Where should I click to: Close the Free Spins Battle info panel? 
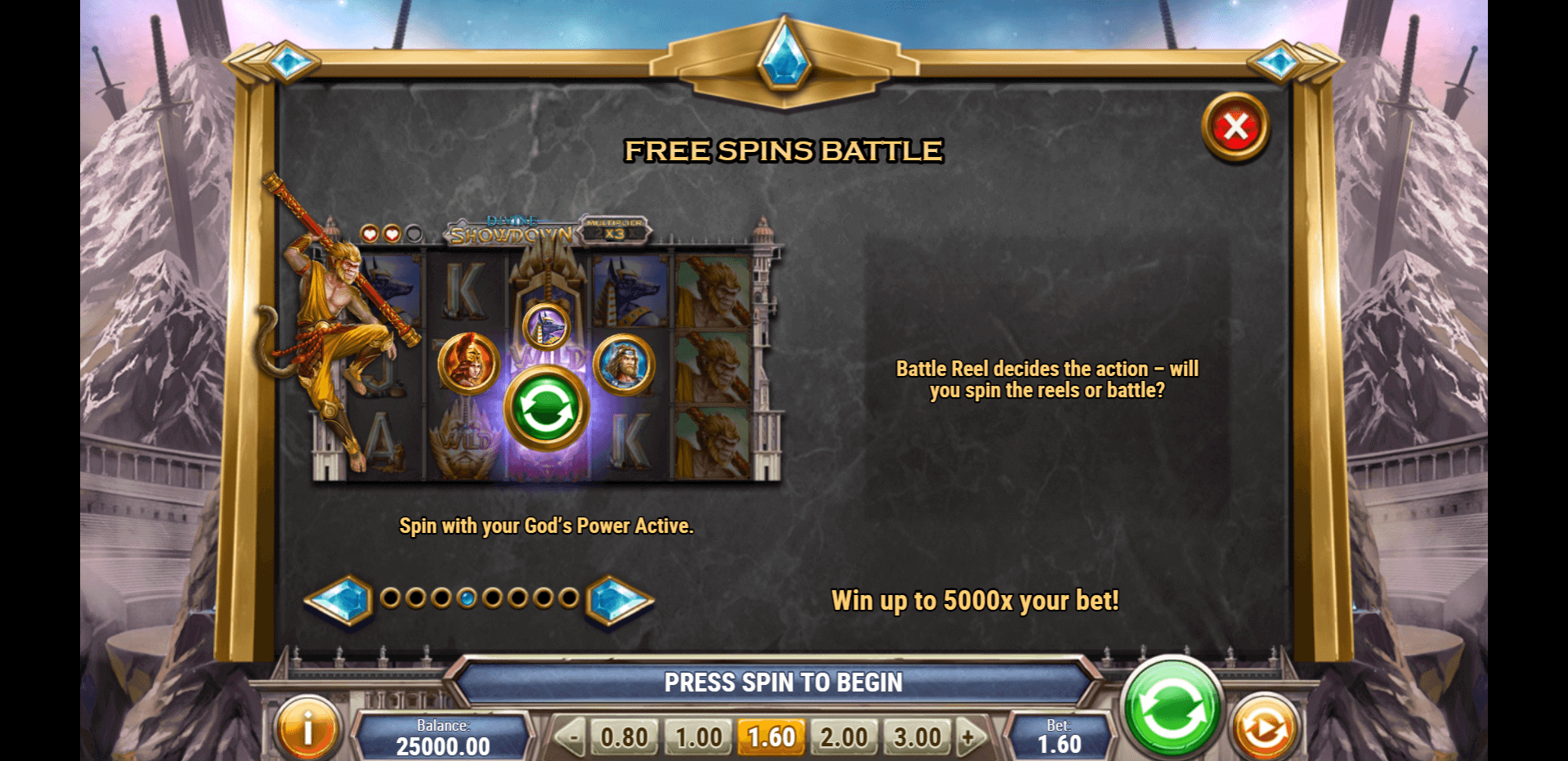(x=1235, y=128)
